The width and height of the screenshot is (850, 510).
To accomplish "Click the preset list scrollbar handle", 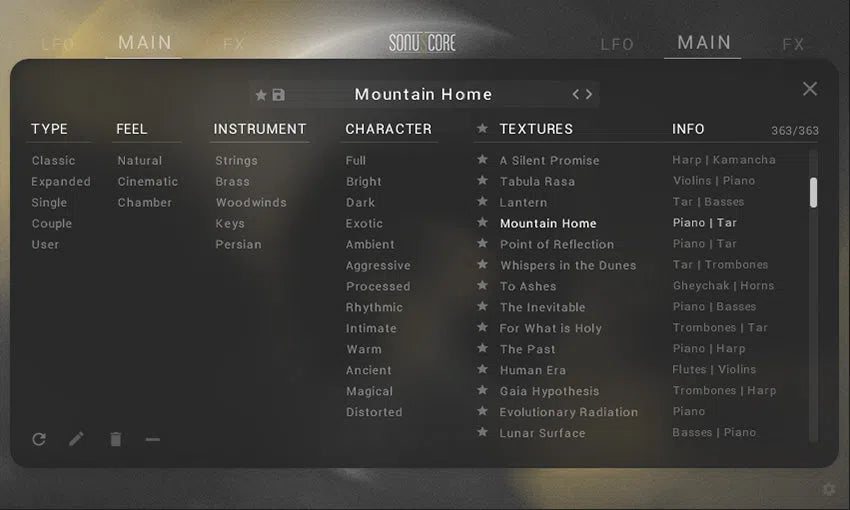I will click(x=813, y=192).
